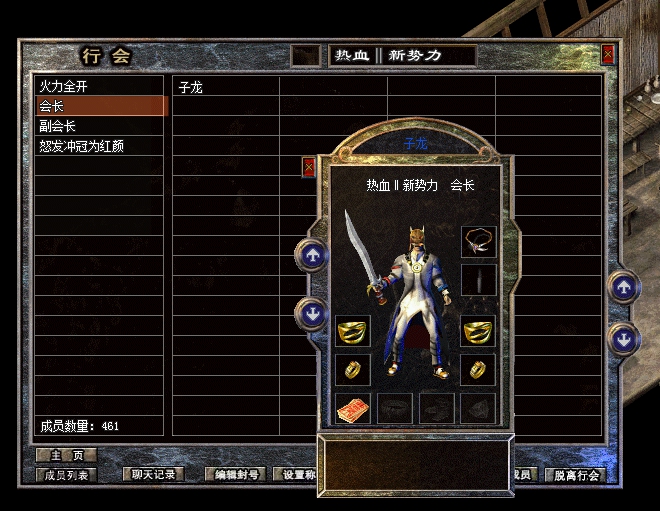Close the guild window with the red X

[608, 56]
